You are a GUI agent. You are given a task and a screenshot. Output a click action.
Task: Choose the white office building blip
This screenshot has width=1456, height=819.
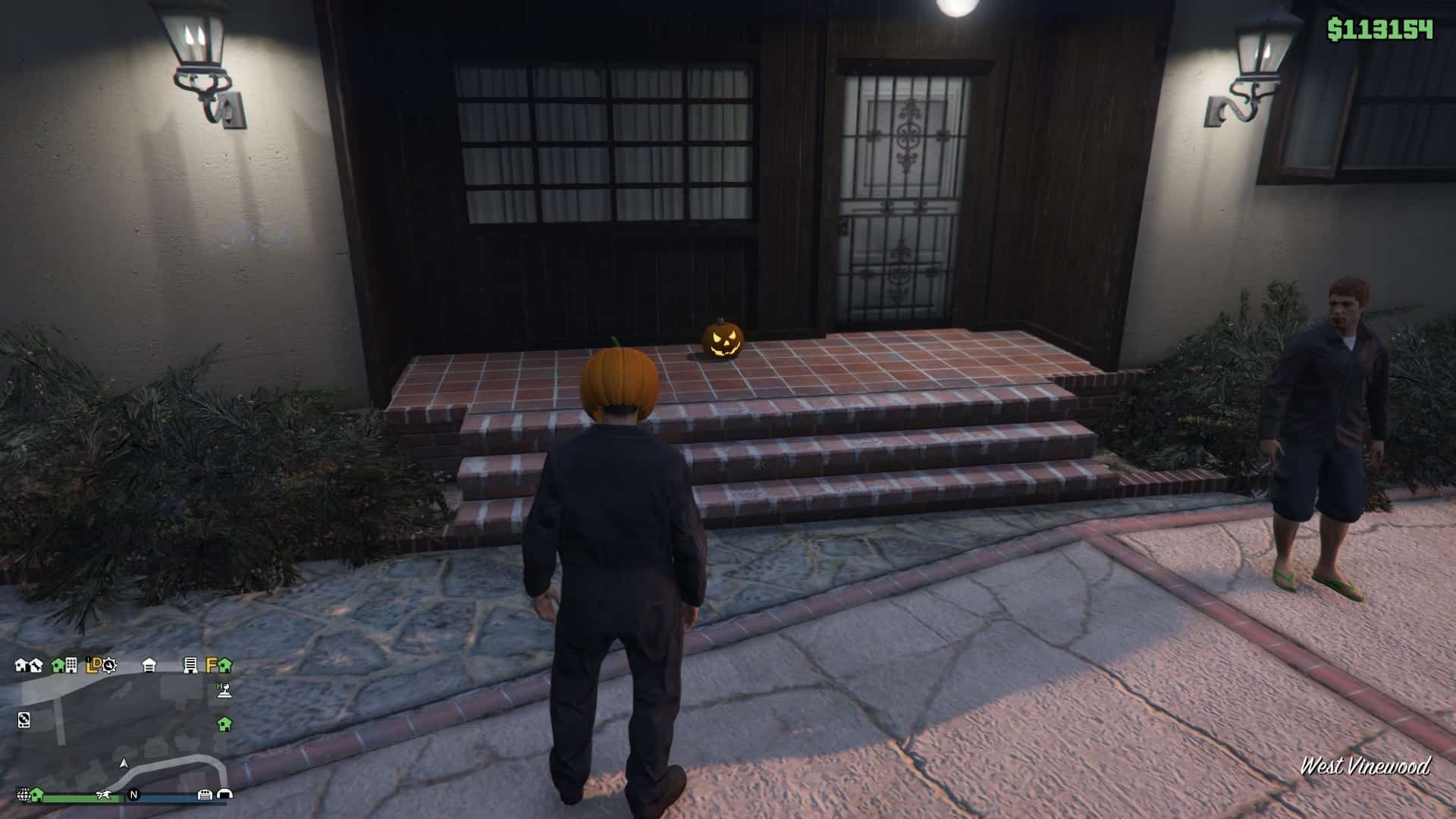tap(71, 666)
